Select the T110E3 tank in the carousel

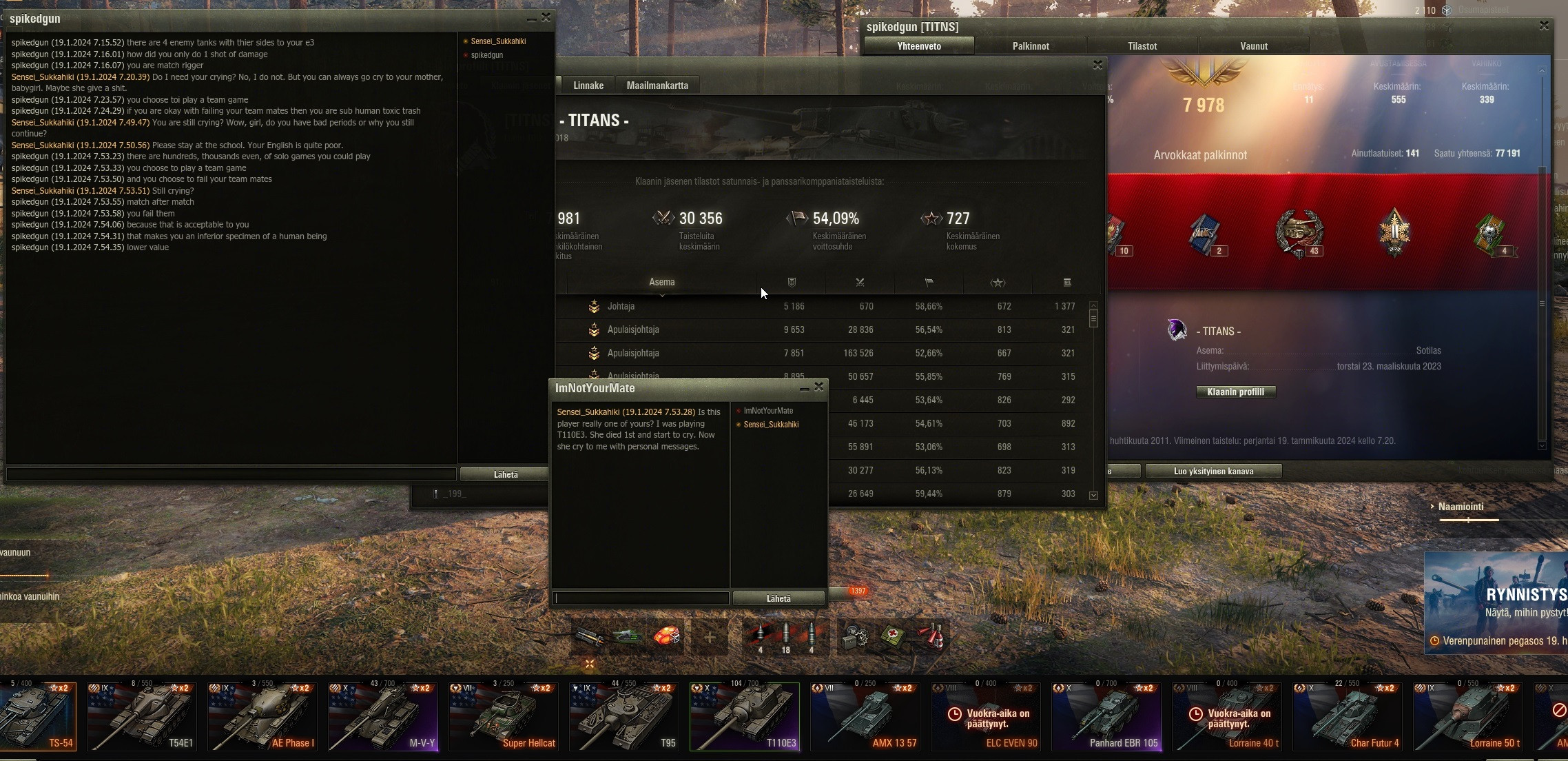click(x=744, y=716)
